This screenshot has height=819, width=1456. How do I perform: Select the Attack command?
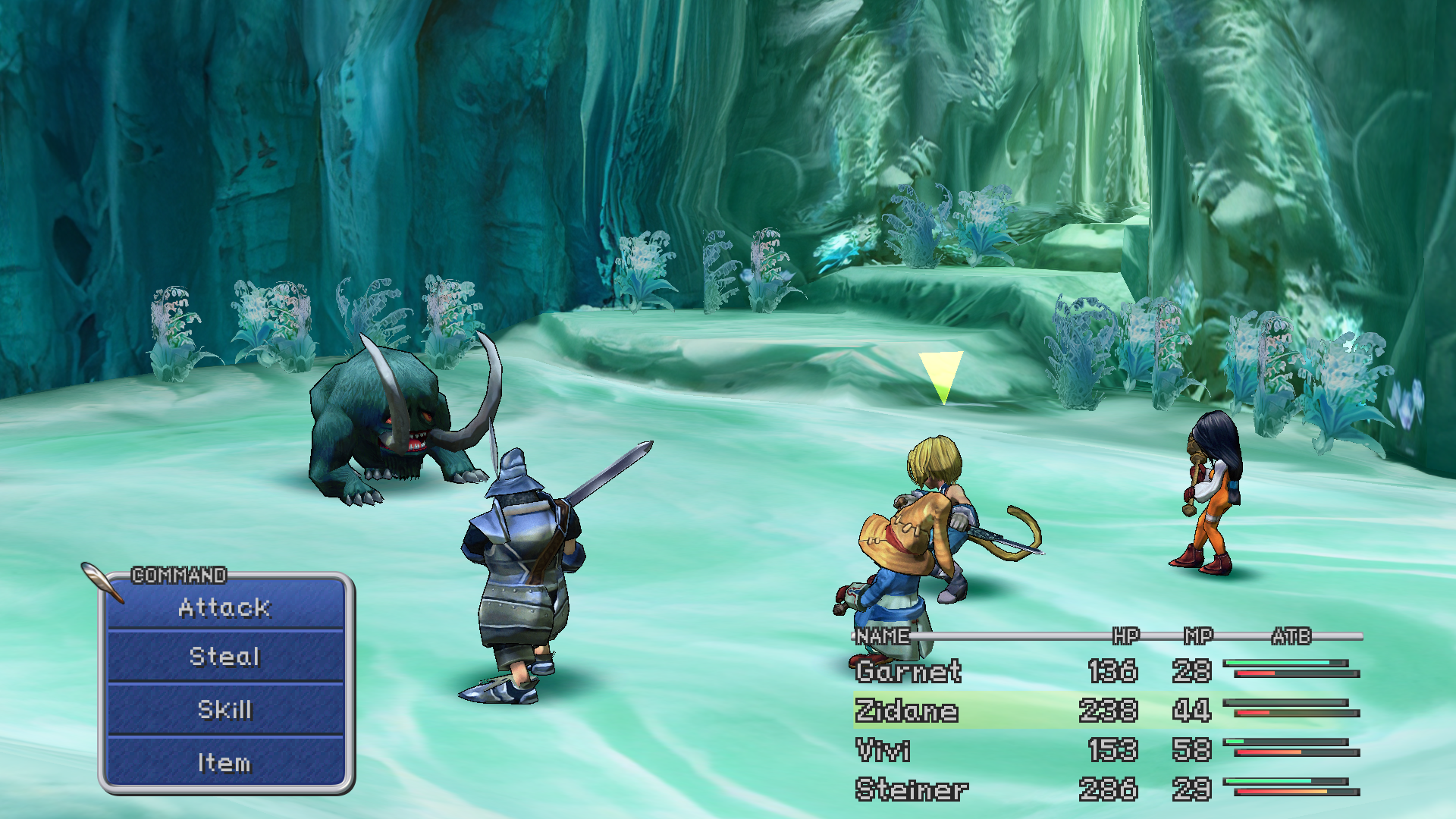click(x=224, y=607)
